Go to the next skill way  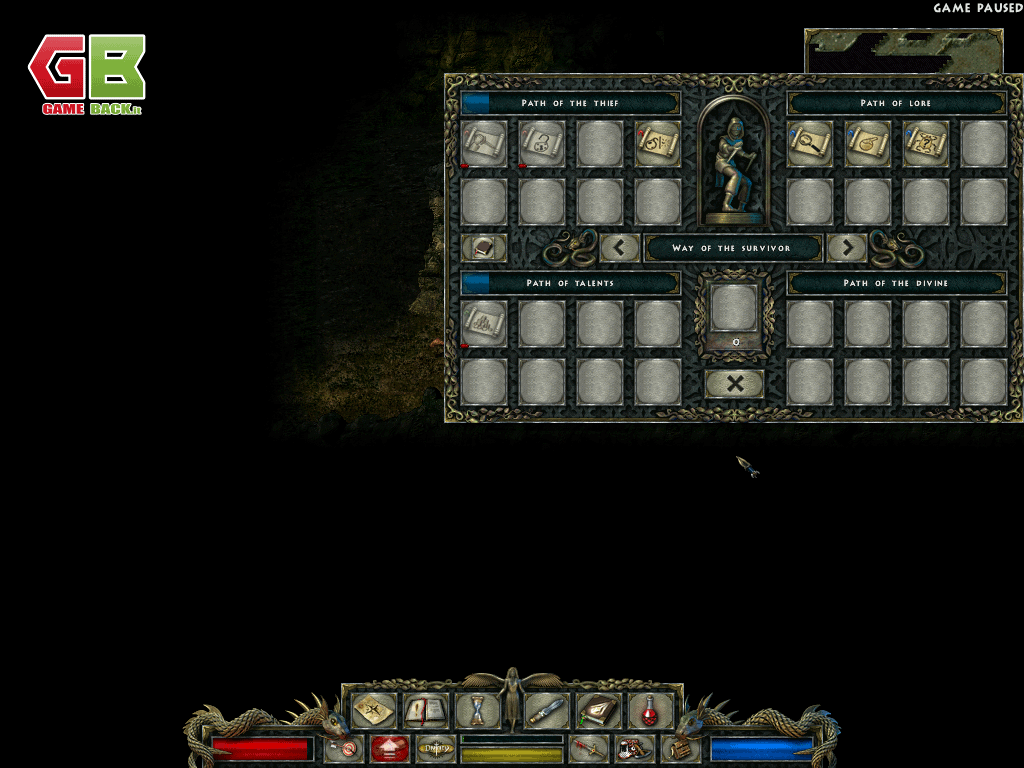846,247
